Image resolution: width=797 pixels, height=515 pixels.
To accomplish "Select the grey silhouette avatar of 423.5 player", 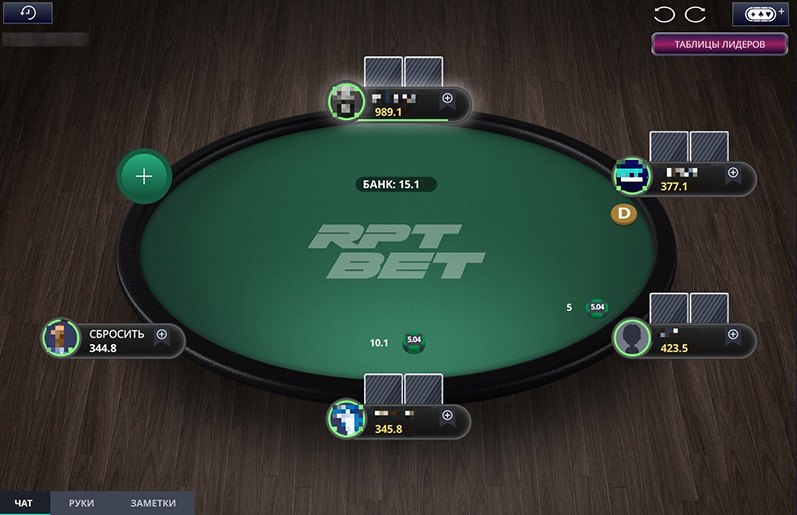I will 632,338.
